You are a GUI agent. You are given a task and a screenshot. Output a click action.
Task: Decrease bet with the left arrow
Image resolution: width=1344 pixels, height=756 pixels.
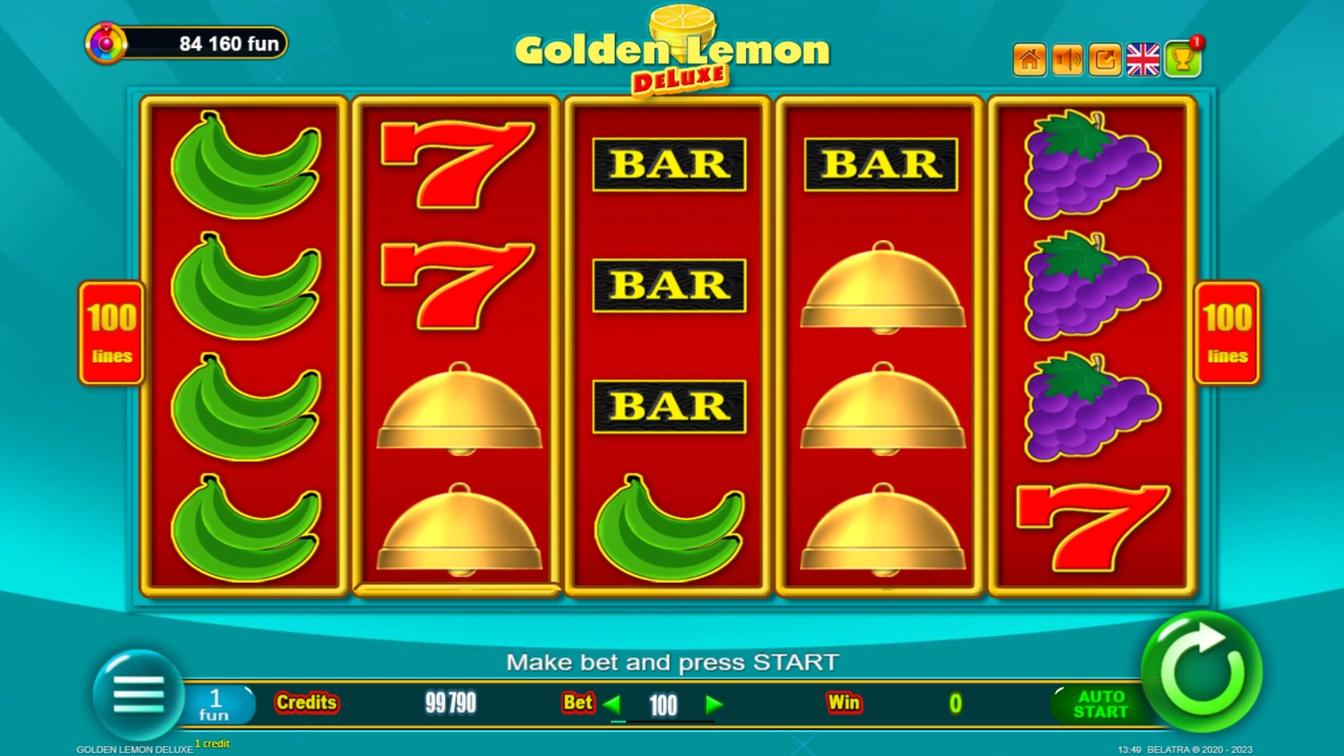[610, 703]
